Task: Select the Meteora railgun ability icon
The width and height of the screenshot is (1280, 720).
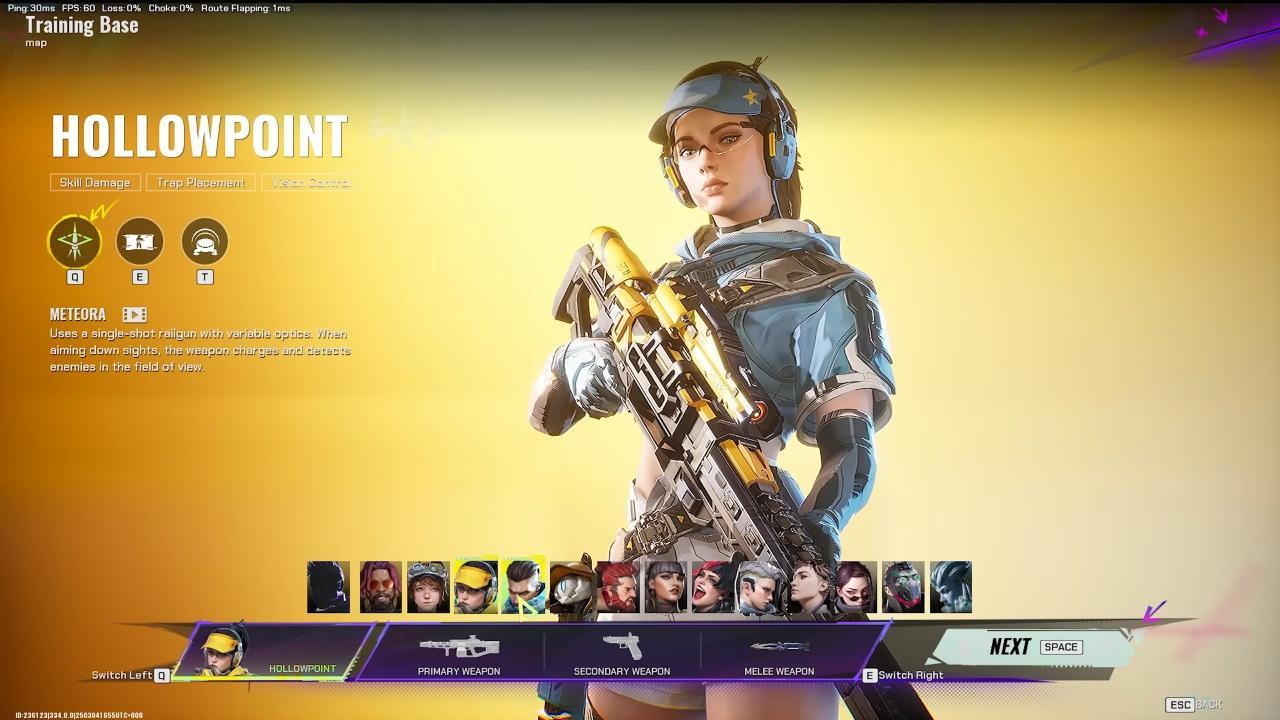Action: (75, 242)
